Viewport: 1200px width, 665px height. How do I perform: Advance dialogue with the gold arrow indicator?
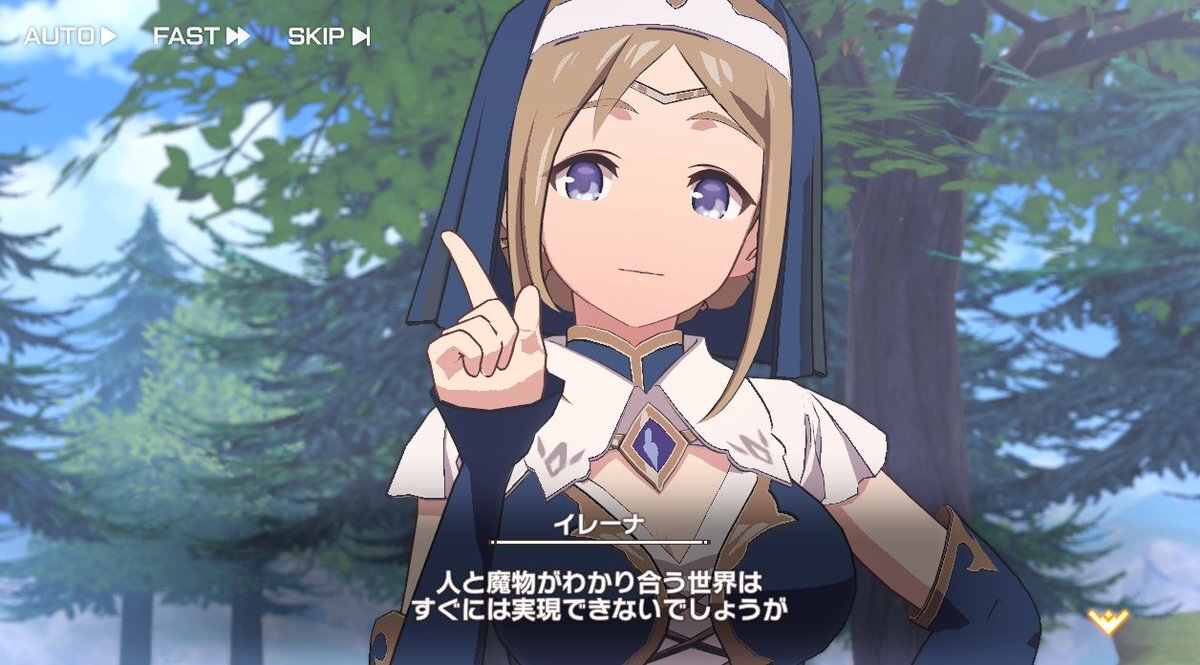pos(1107,622)
